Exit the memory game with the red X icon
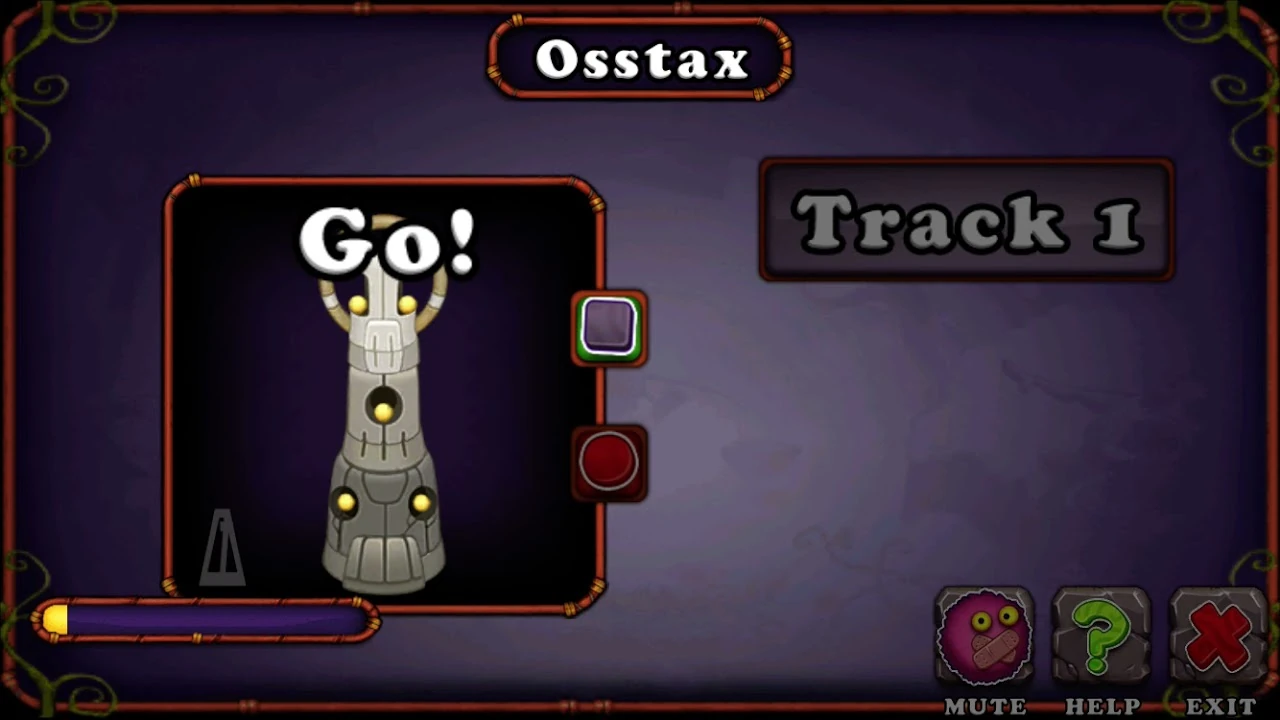 1218,635
